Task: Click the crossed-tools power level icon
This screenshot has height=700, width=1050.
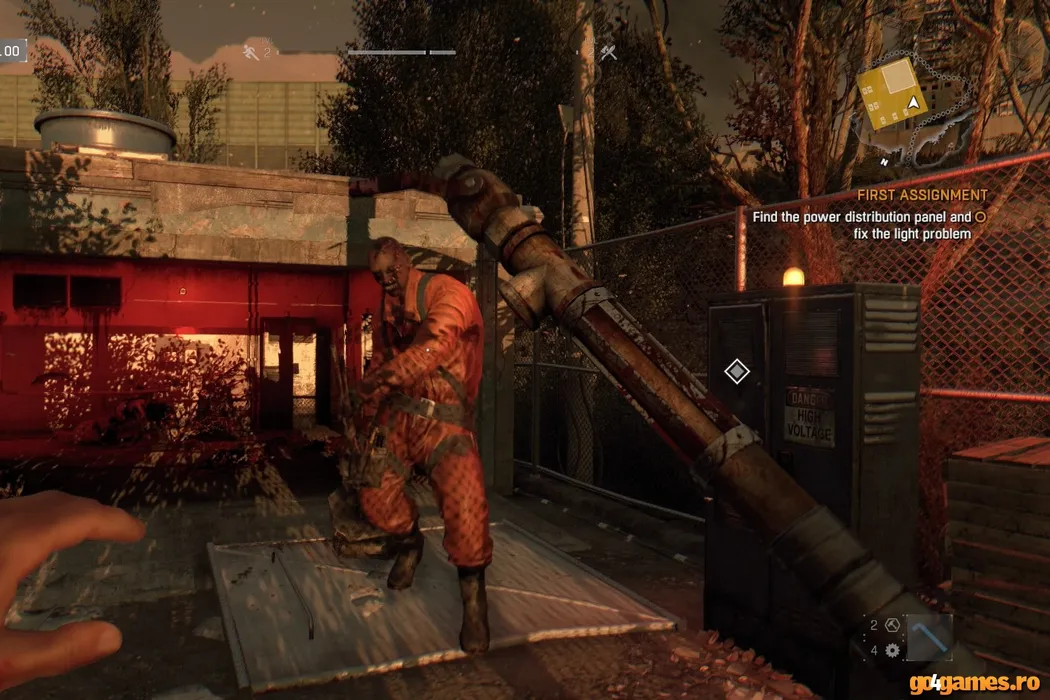Action: click(608, 52)
